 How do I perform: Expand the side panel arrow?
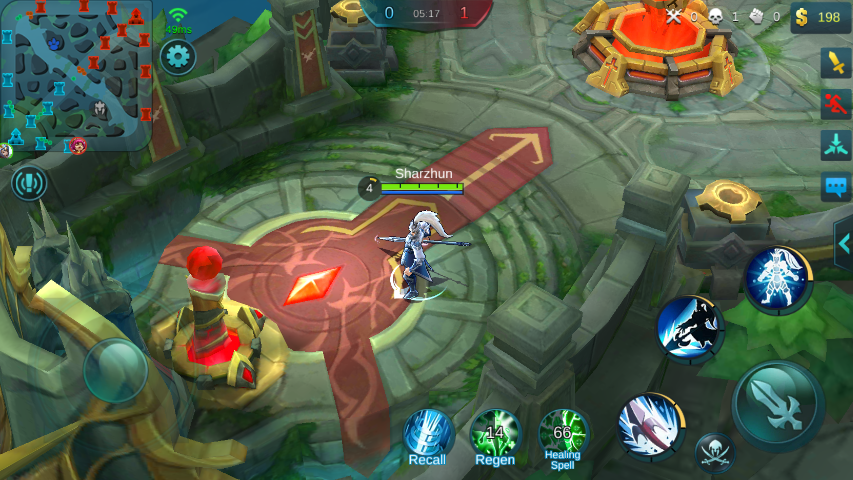coord(843,243)
